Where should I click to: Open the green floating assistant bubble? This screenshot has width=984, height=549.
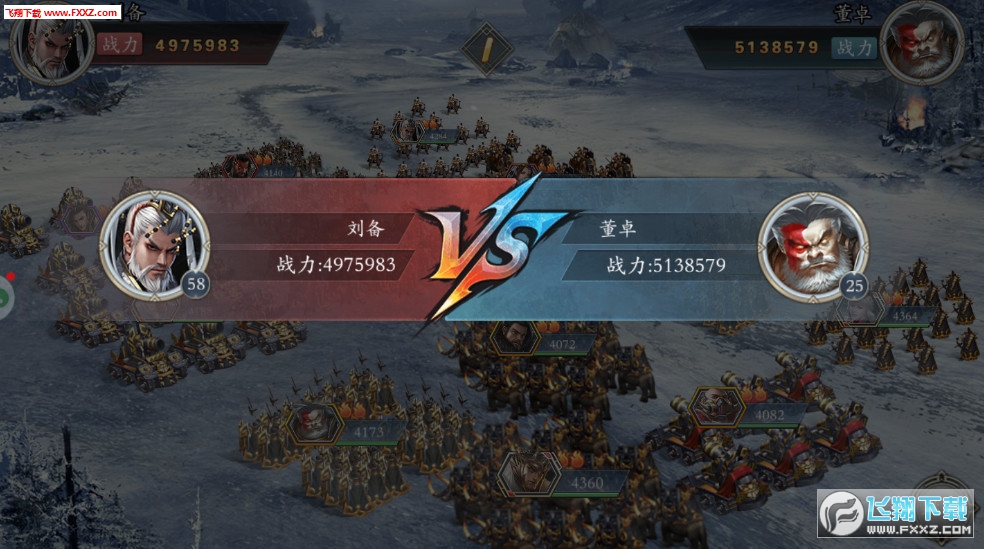[3, 297]
